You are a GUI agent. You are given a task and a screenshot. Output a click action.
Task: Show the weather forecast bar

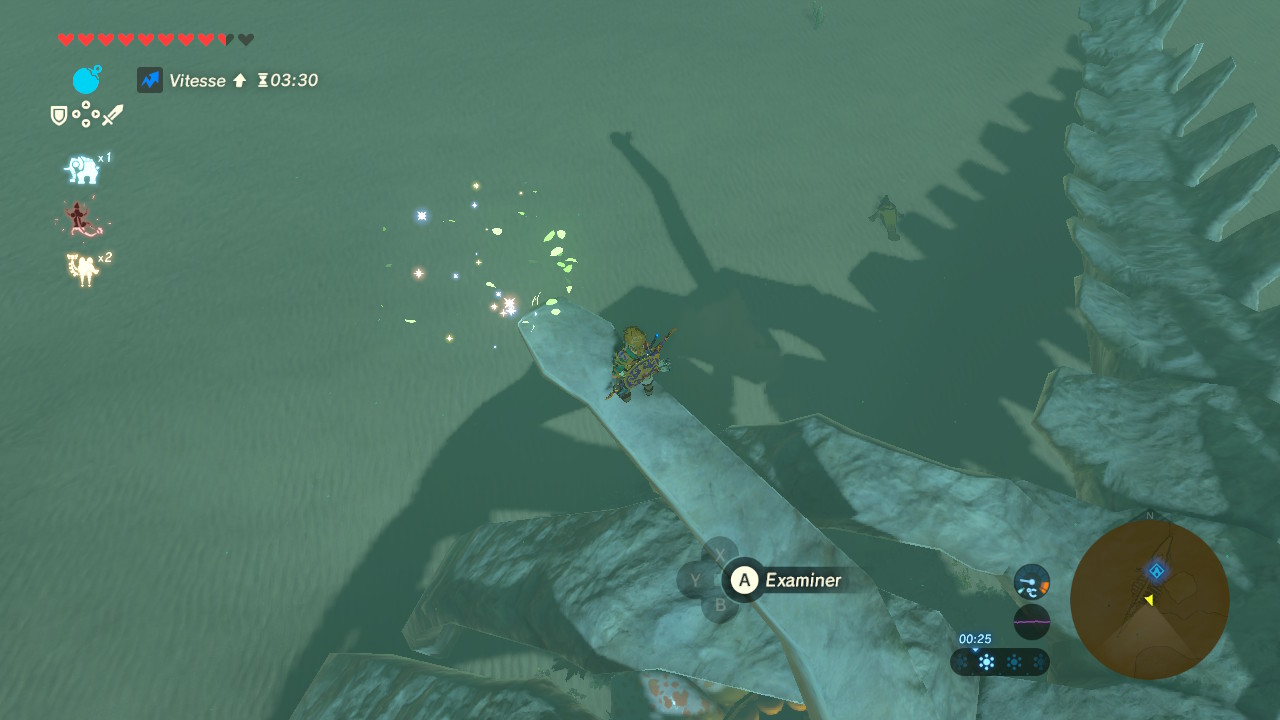pyautogui.click(x=999, y=662)
